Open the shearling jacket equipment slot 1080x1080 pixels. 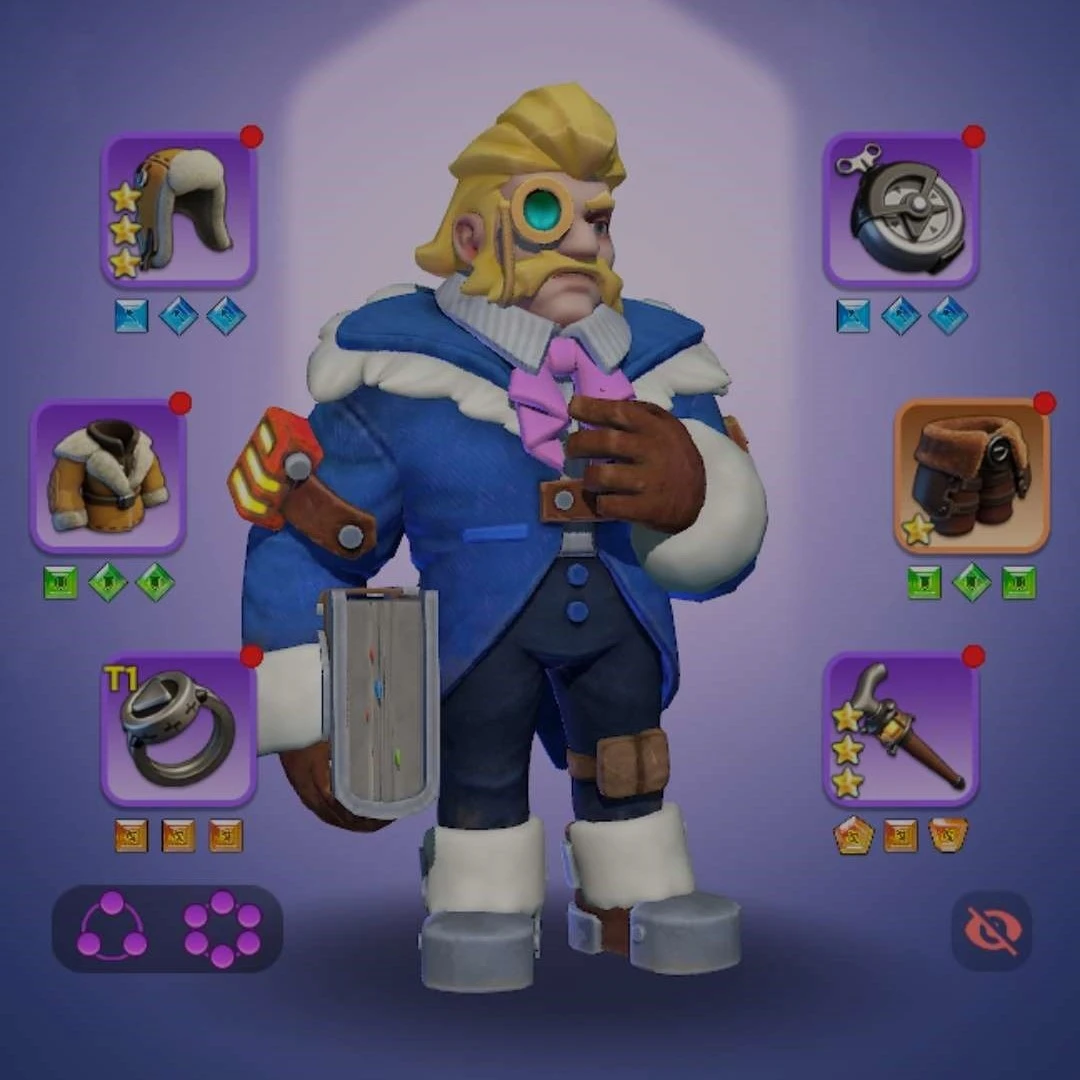pos(108,477)
